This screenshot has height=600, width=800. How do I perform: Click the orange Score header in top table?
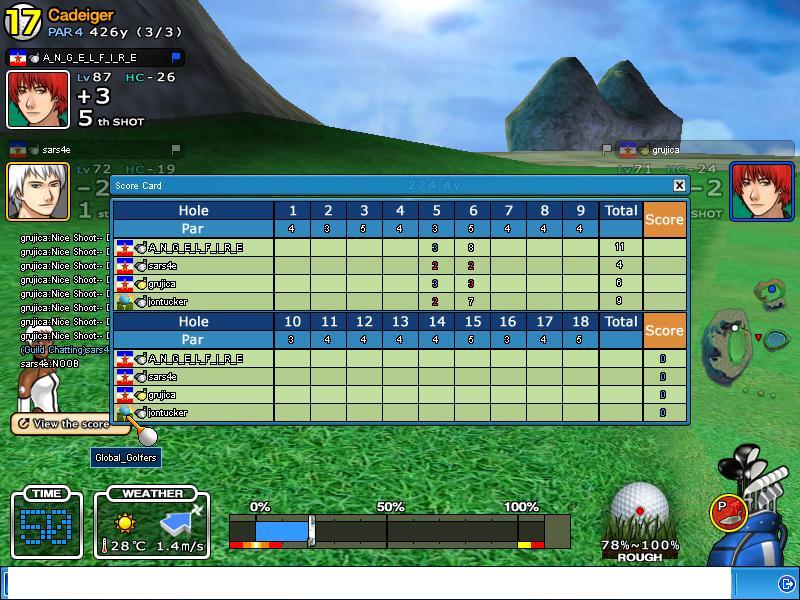click(664, 219)
